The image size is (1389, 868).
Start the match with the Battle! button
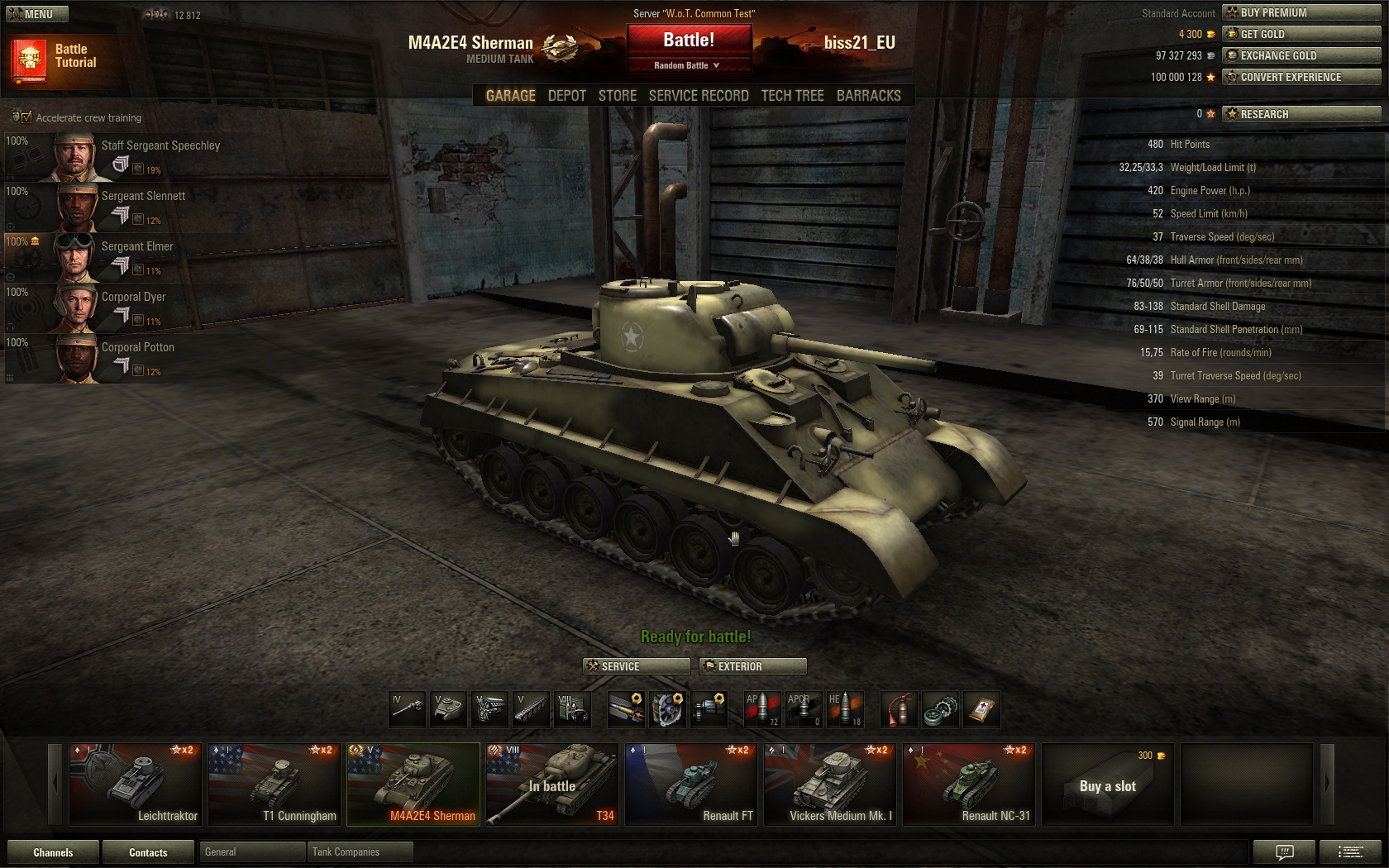(689, 41)
